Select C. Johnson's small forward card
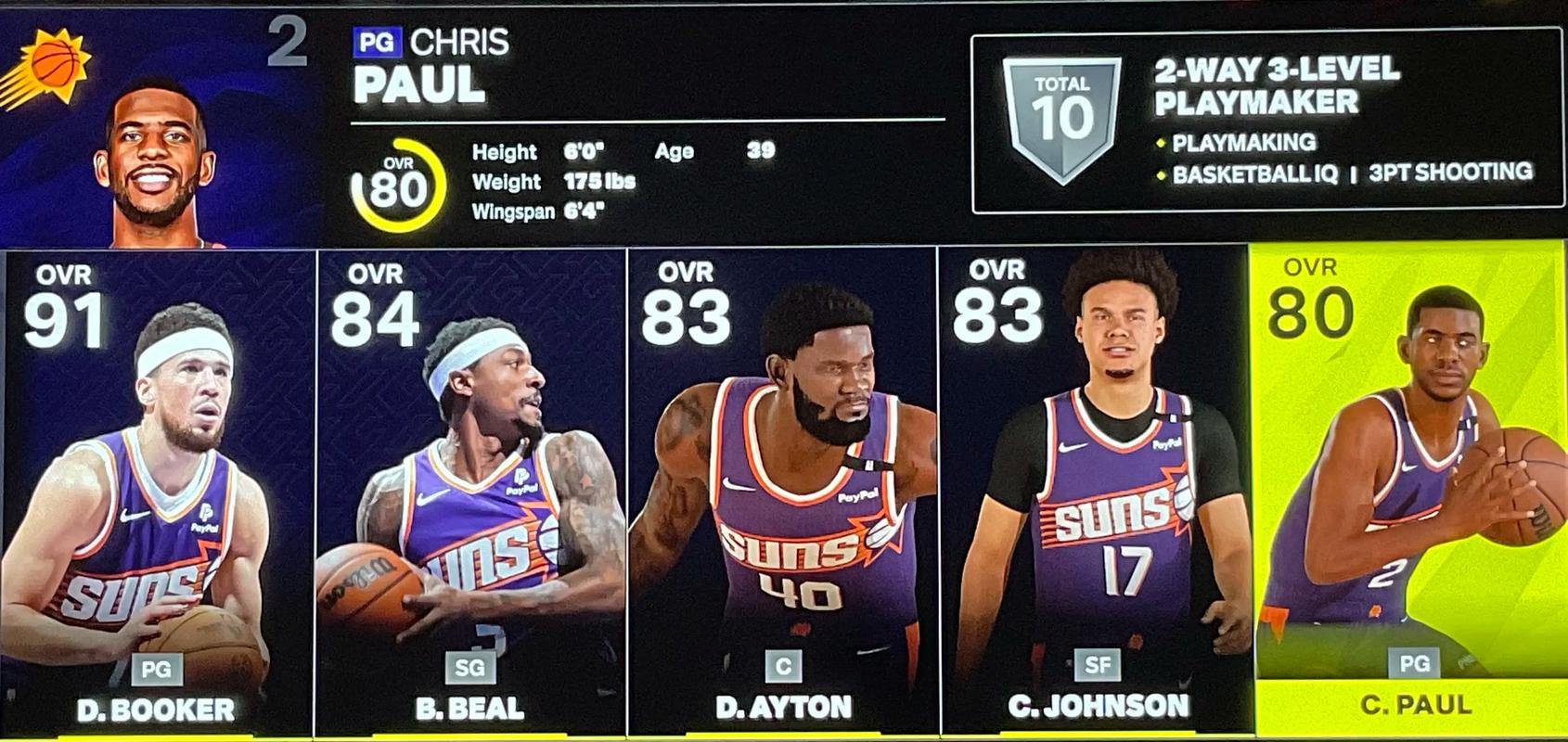This screenshot has height=742, width=1568. click(1095, 492)
